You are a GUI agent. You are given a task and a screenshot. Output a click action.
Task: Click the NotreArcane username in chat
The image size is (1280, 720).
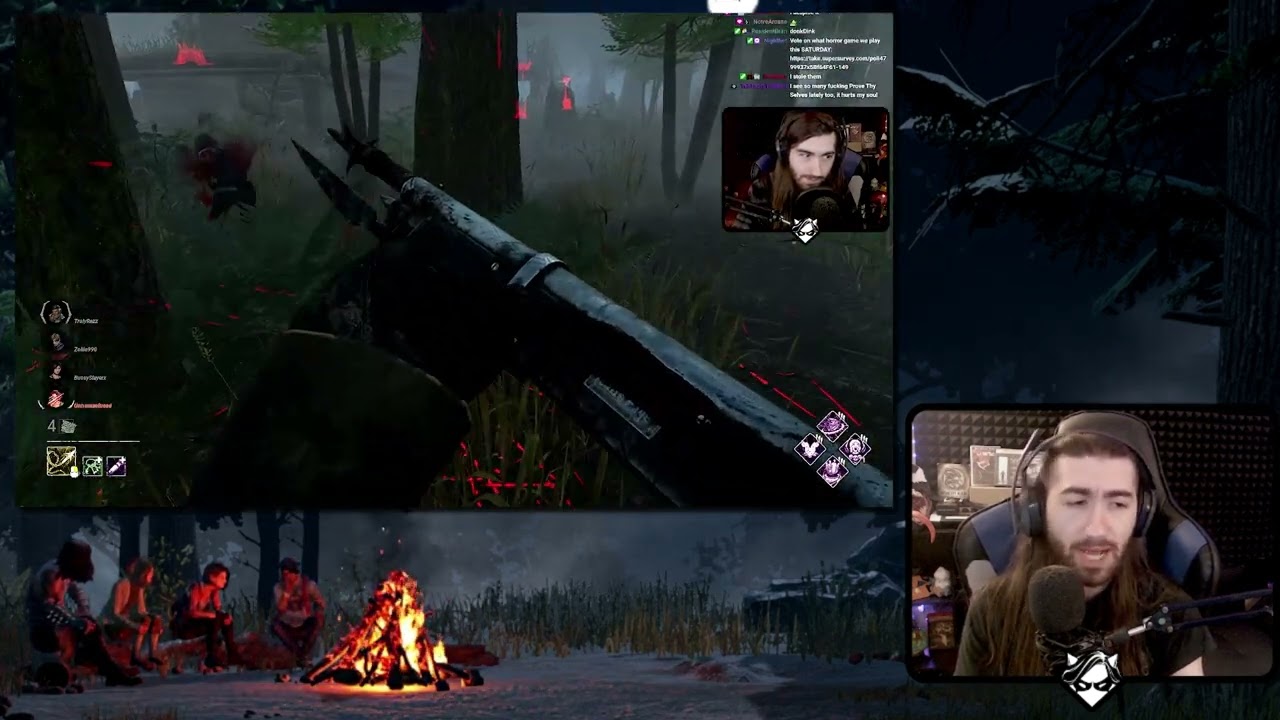click(770, 21)
